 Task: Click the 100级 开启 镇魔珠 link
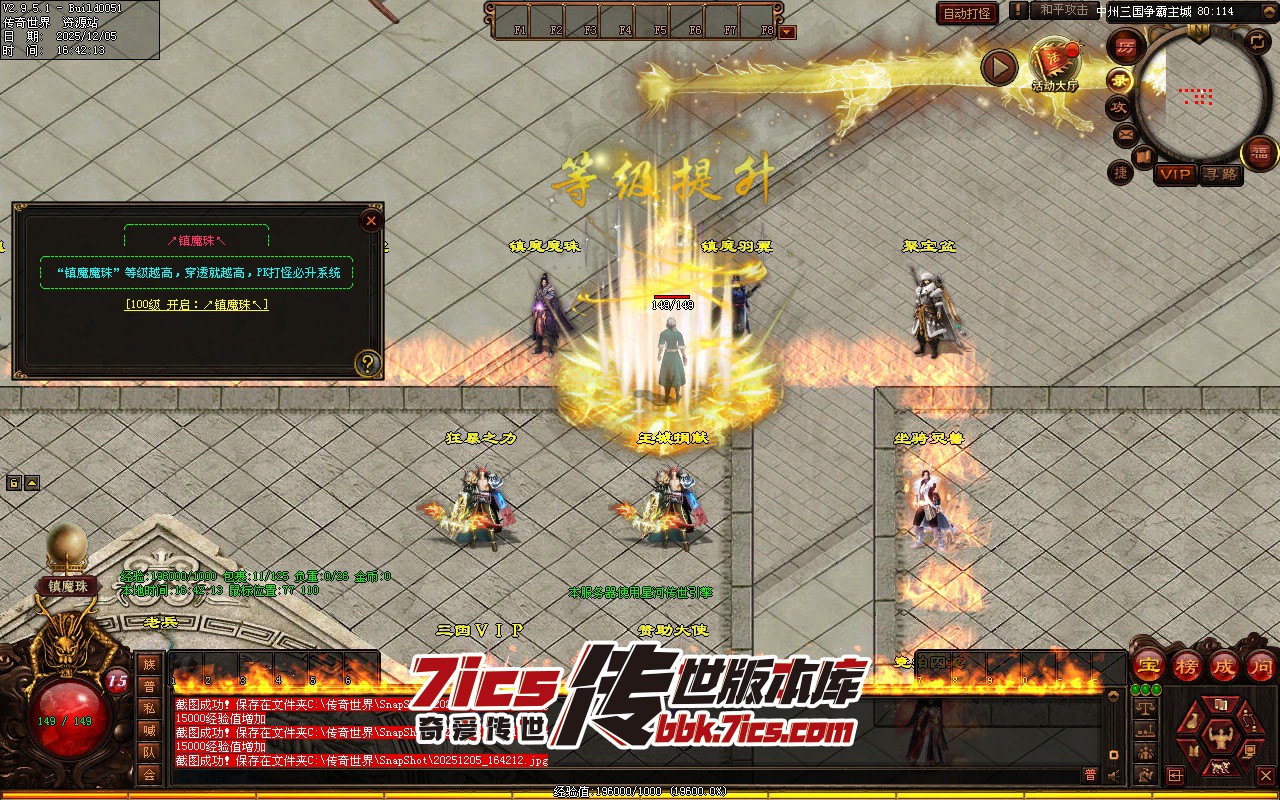pyautogui.click(x=196, y=305)
